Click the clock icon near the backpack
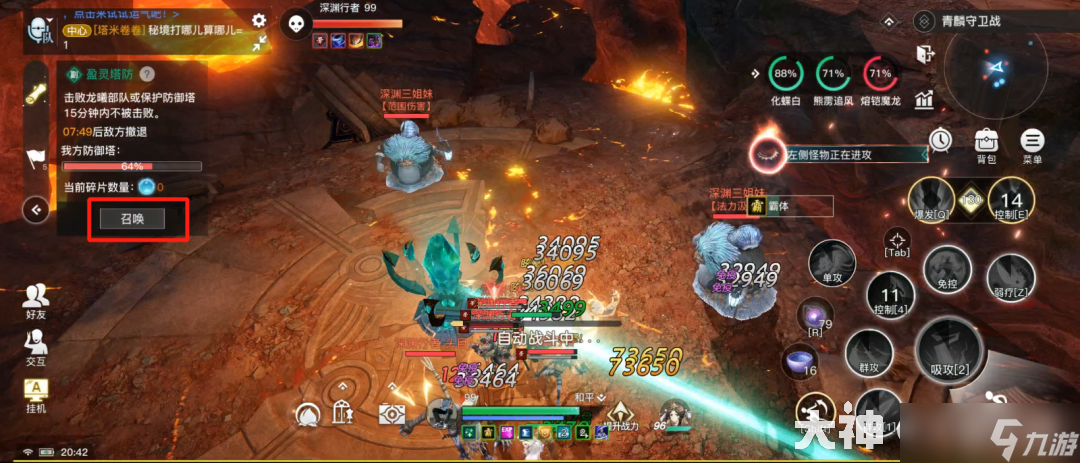The width and height of the screenshot is (1080, 463). 940,141
